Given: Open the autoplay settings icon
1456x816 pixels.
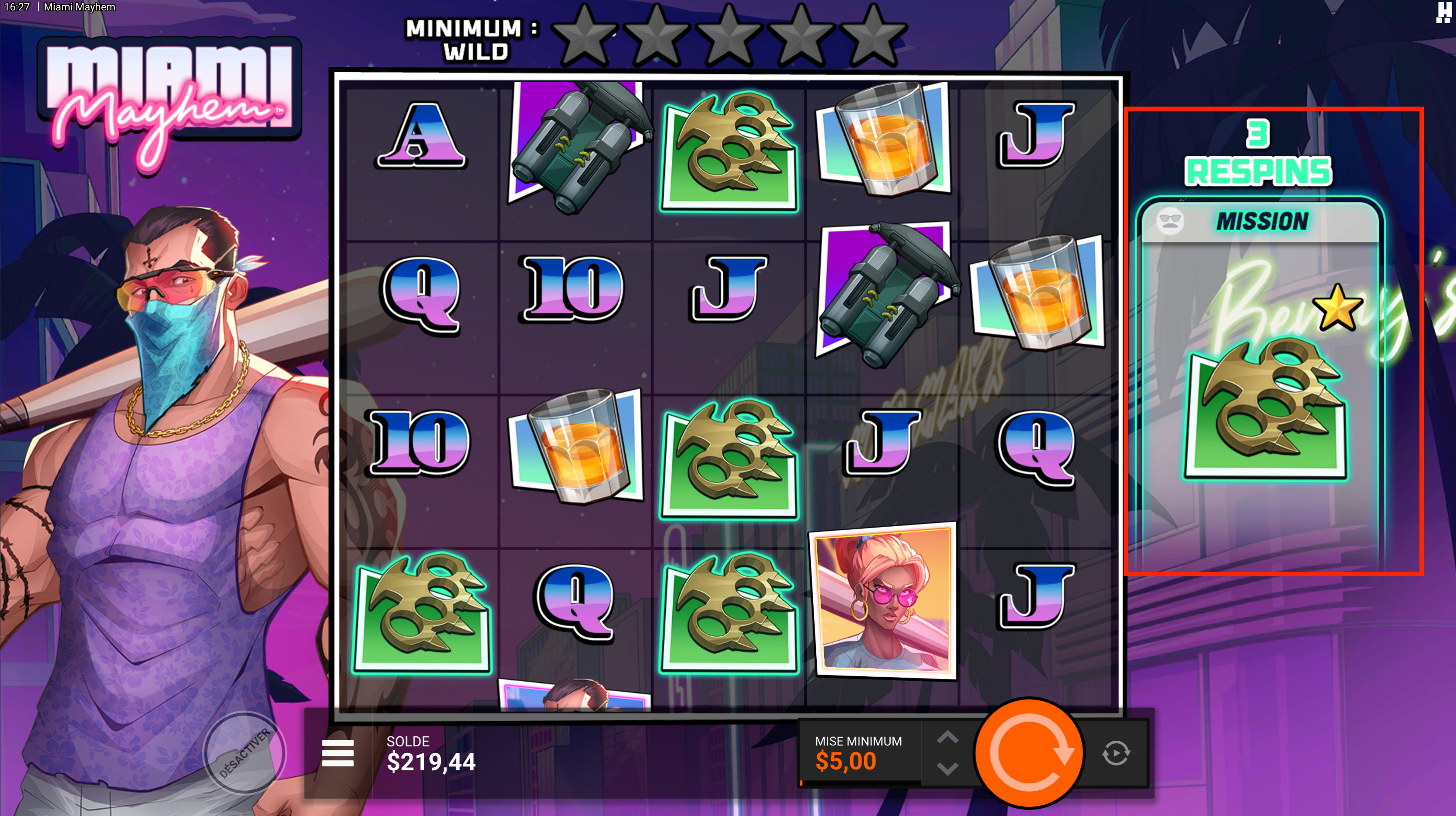Looking at the screenshot, I should [1116, 753].
